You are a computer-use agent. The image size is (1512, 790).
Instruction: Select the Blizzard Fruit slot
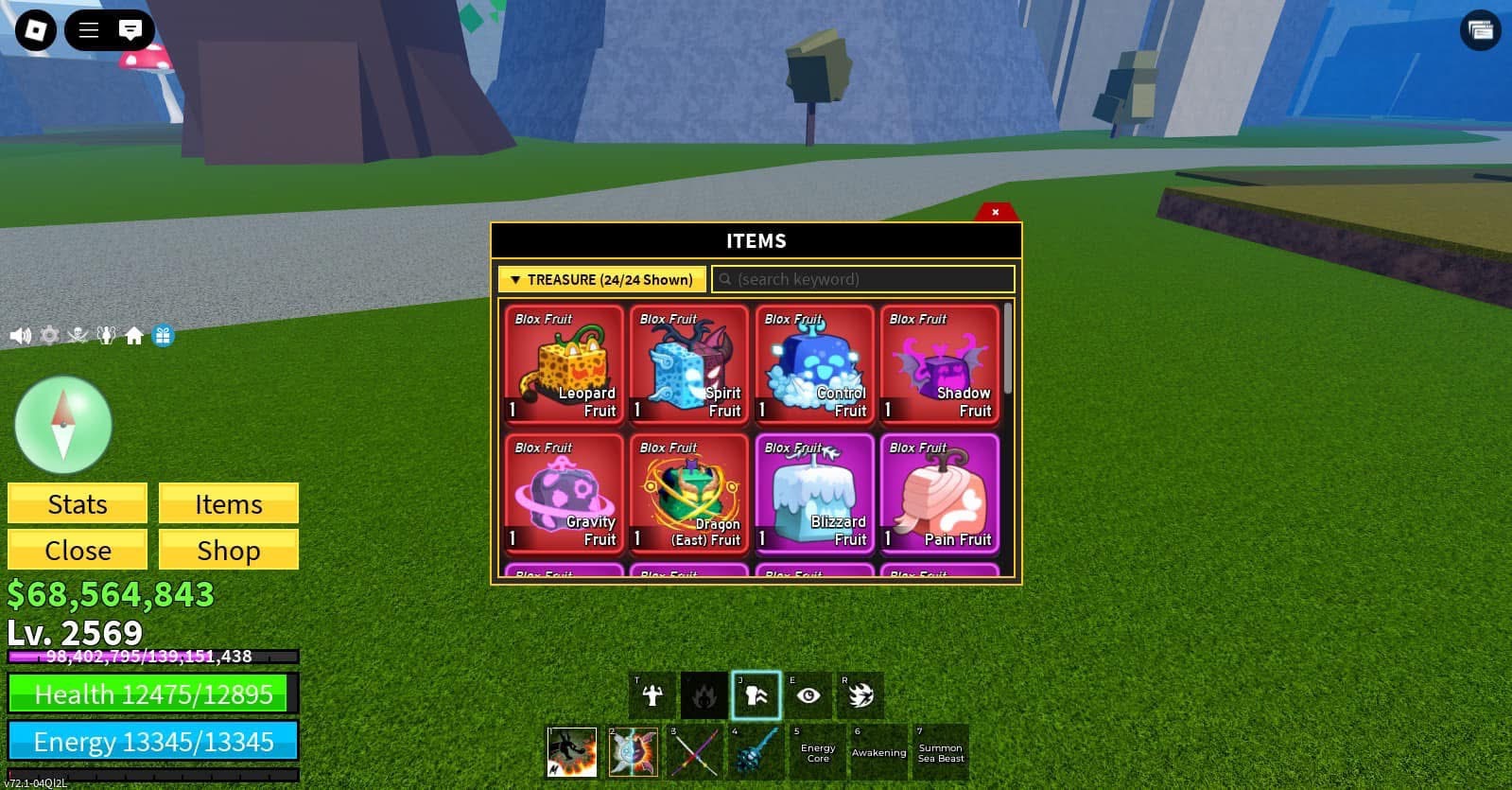(813, 493)
